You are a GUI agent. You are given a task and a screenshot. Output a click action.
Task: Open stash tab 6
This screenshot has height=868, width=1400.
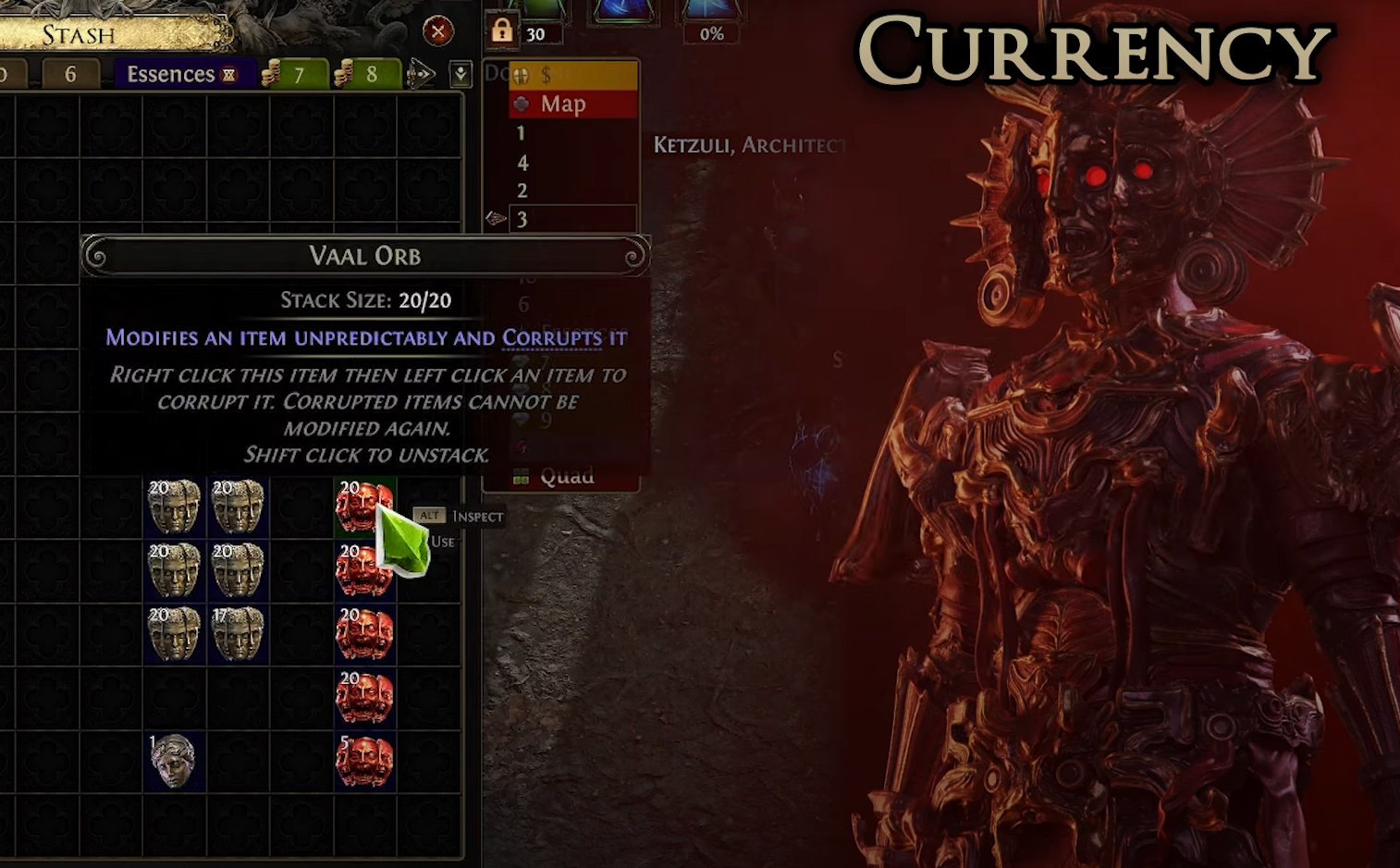[x=70, y=74]
